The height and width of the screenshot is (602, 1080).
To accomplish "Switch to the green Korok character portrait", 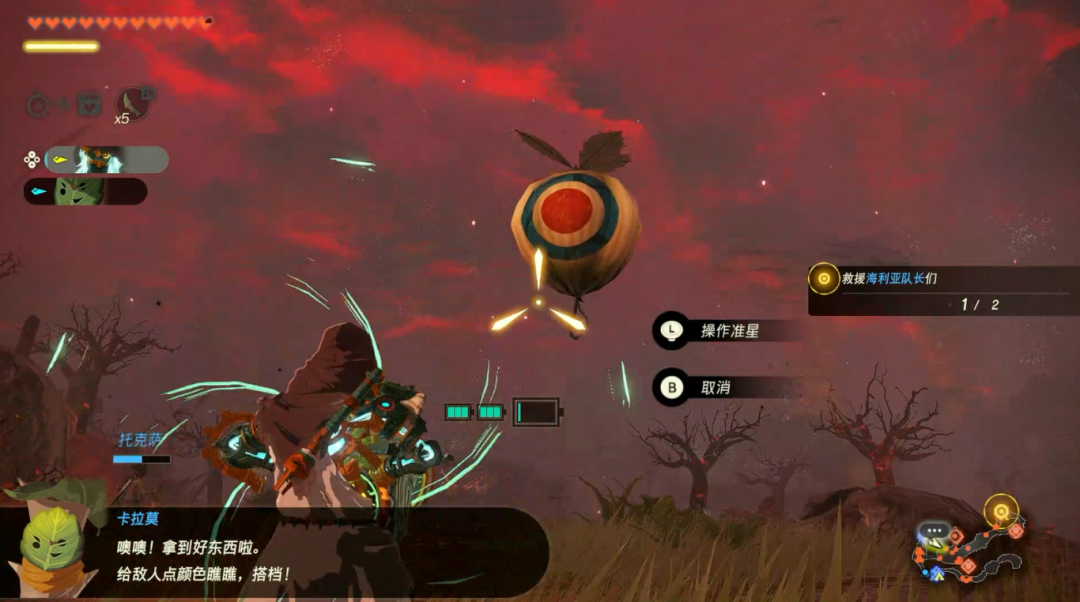I will pyautogui.click(x=85, y=191).
